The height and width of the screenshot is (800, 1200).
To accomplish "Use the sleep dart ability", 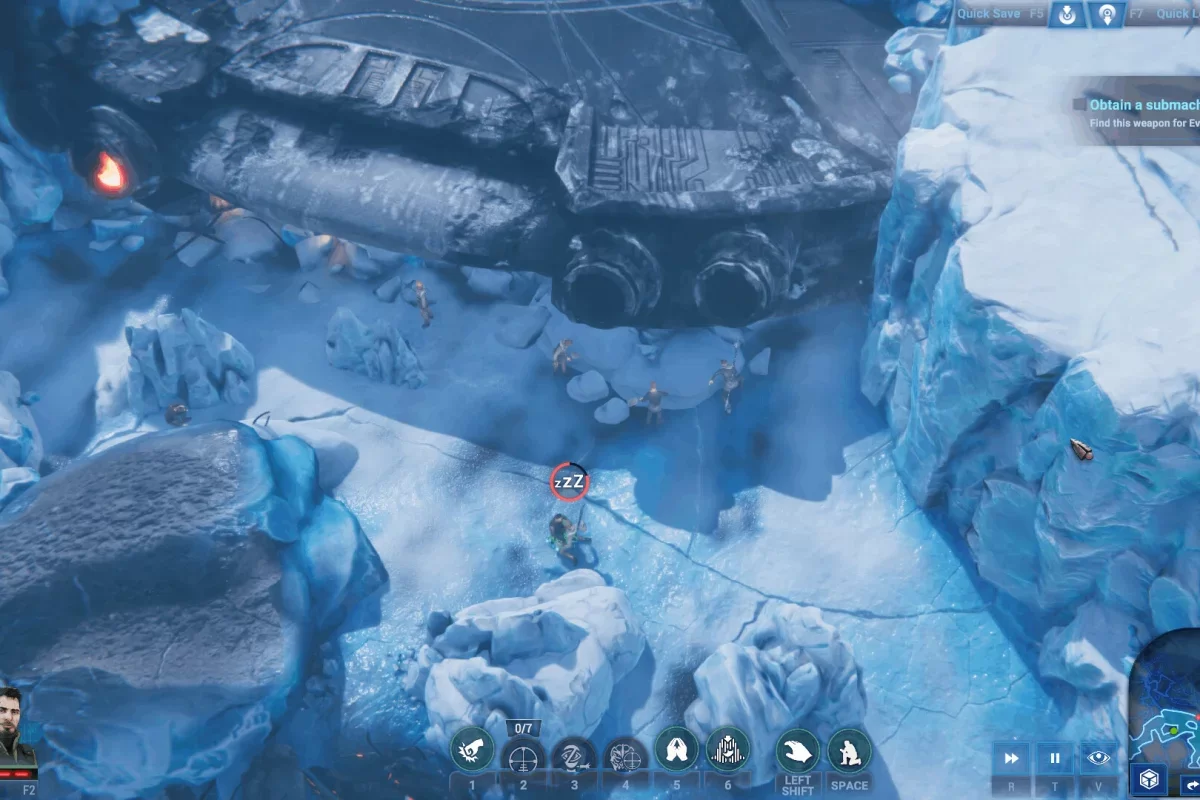I will (x=575, y=759).
